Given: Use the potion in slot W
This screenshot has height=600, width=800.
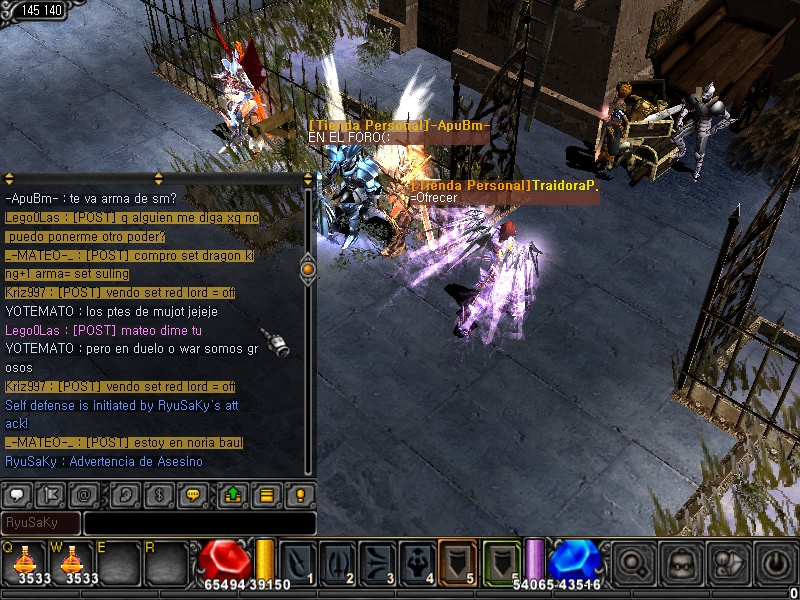Looking at the screenshot, I should click(72, 562).
